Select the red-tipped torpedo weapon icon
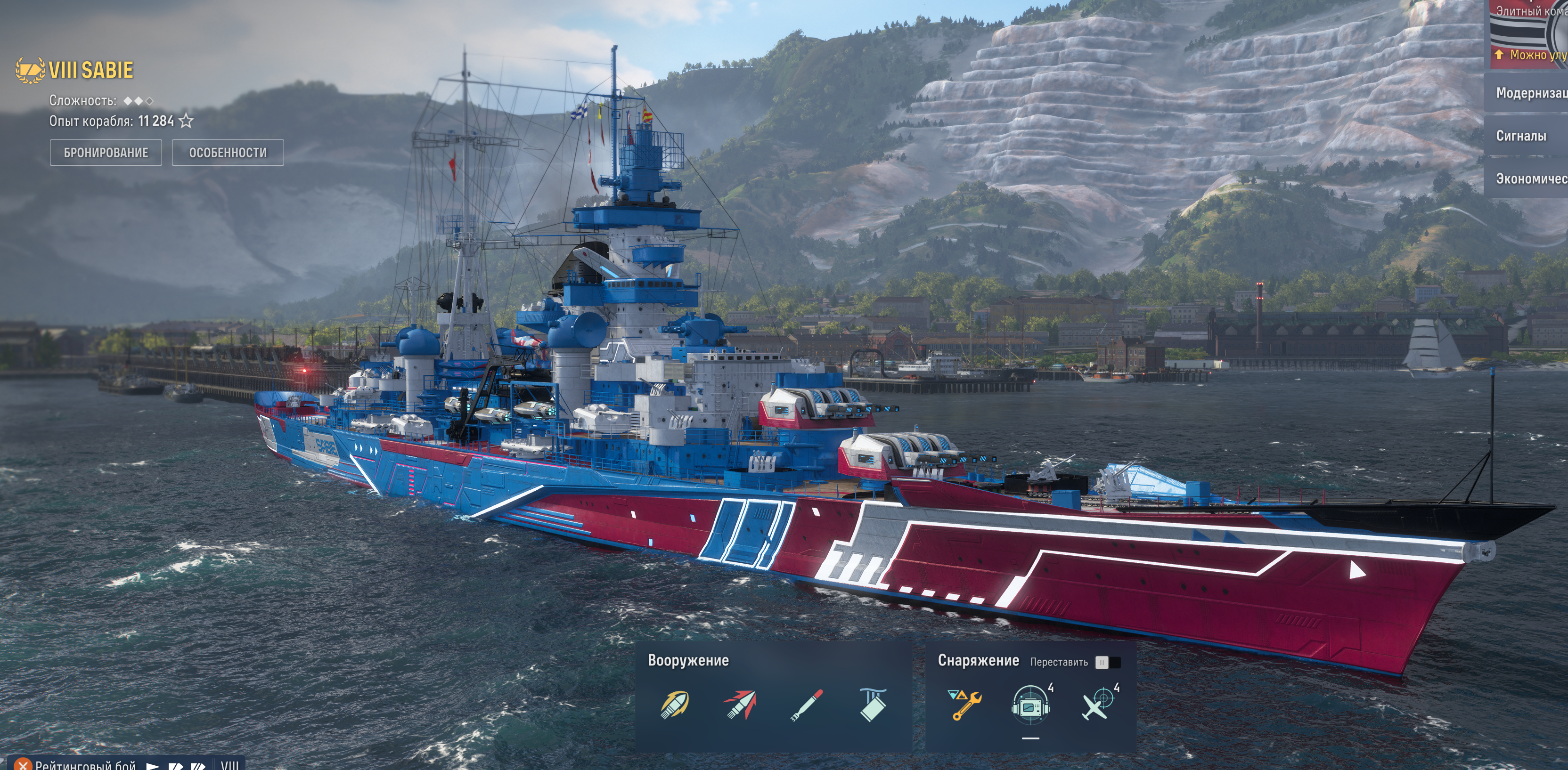1568x770 pixels. [807, 705]
